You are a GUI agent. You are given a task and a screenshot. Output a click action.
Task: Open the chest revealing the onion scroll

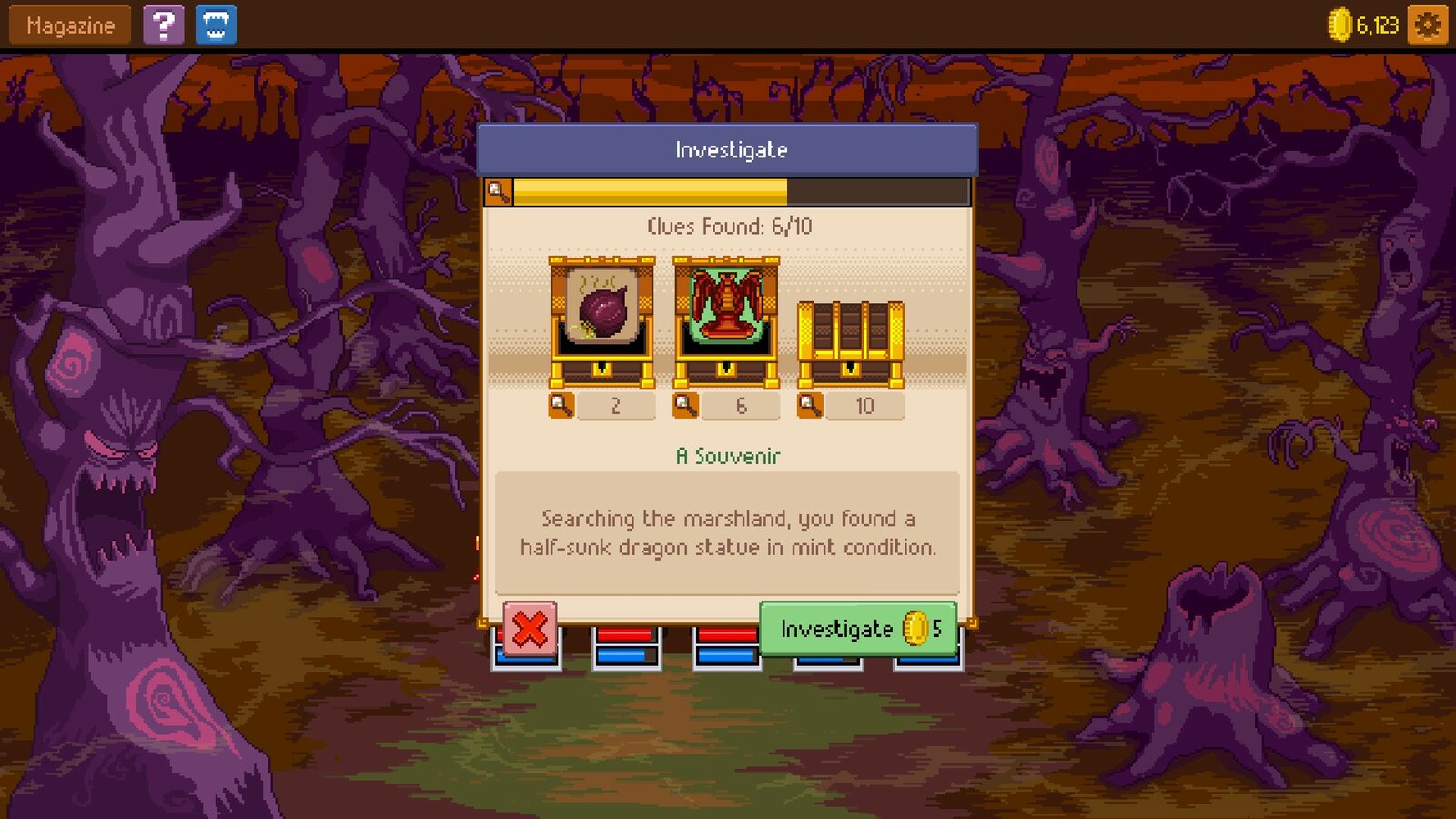(x=602, y=314)
